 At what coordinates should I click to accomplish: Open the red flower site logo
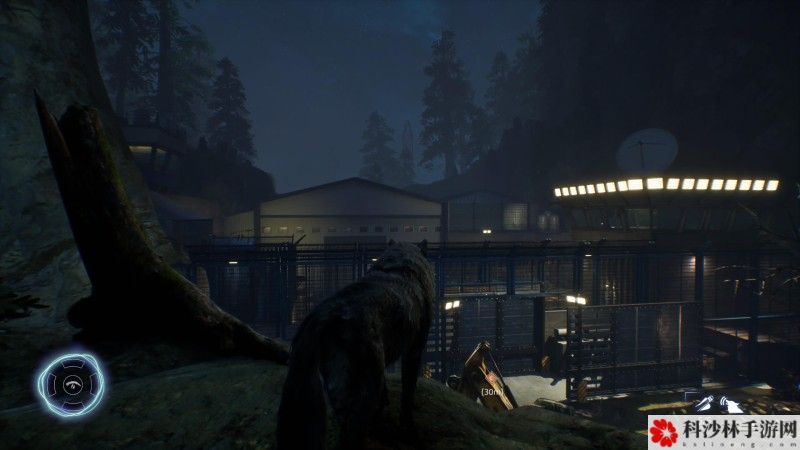click(x=664, y=432)
